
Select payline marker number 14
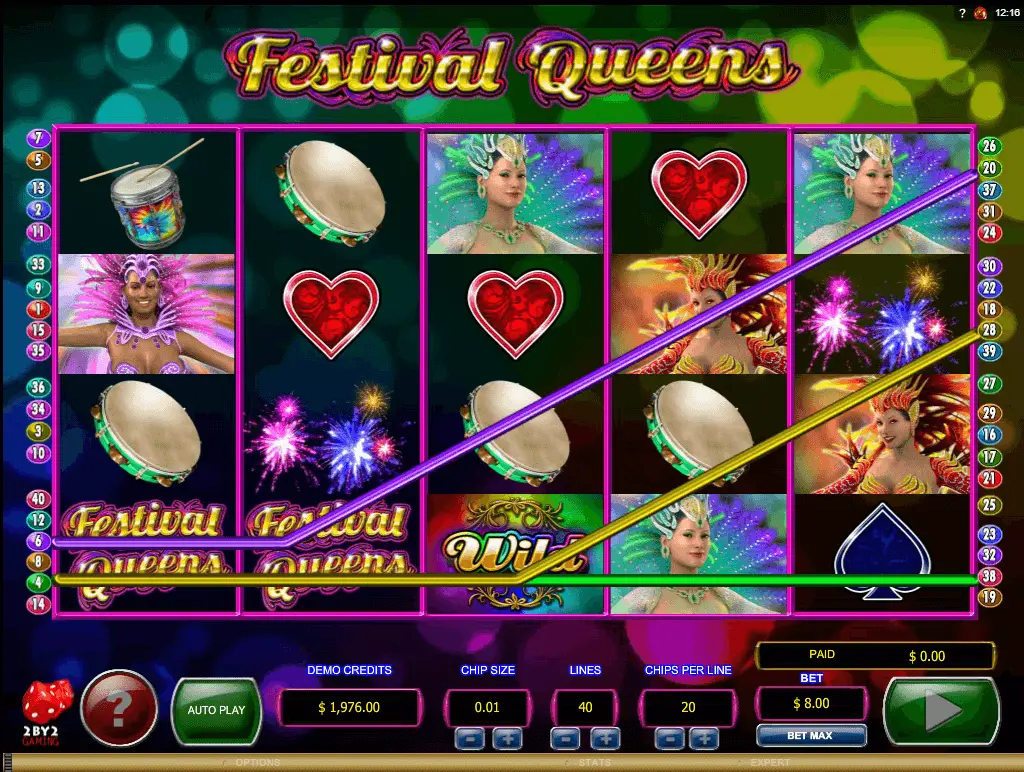pyautogui.click(x=38, y=604)
